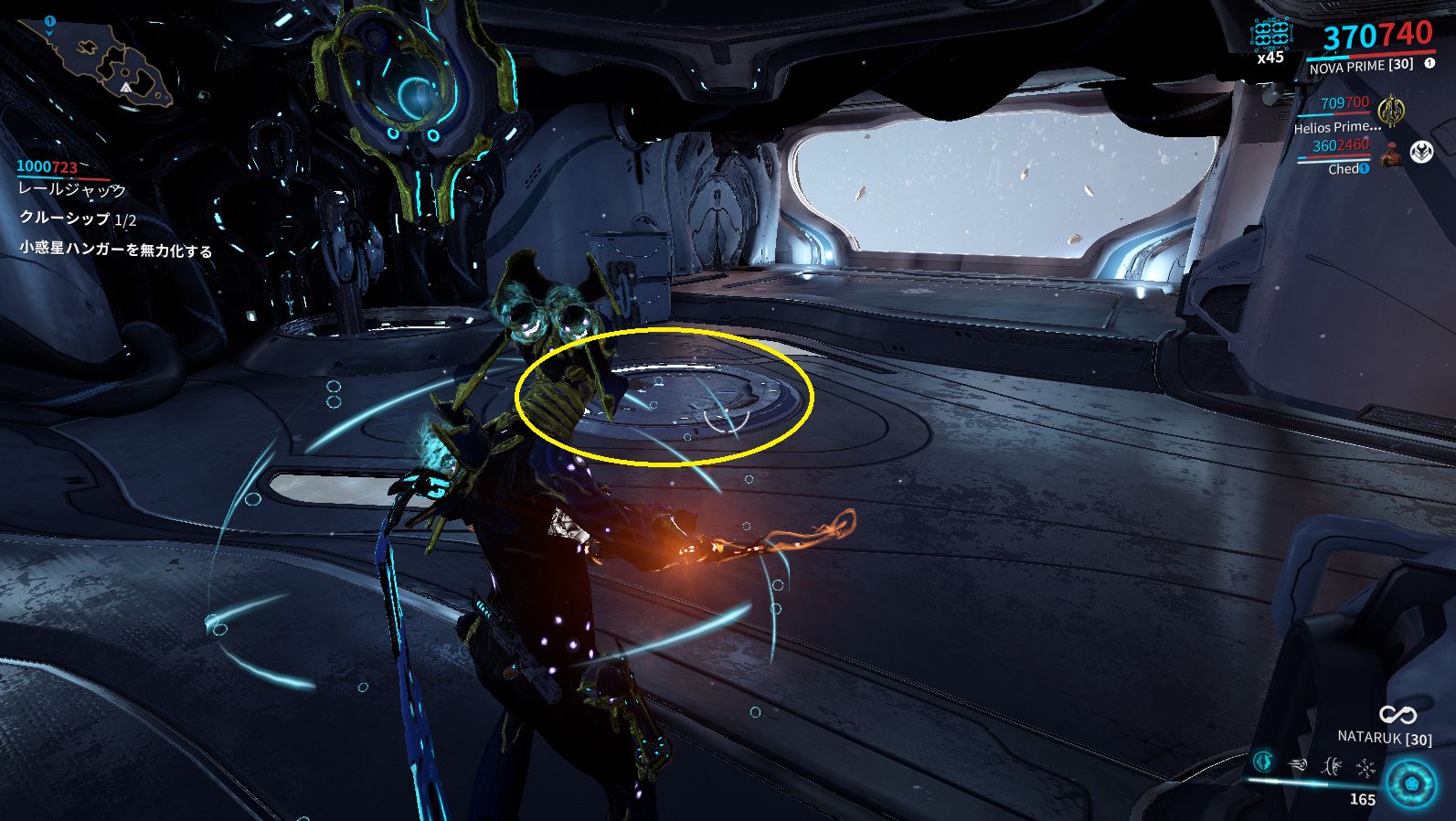Open the minimap in the corner
Viewport: 1456px width, 821px height.
coord(96,59)
